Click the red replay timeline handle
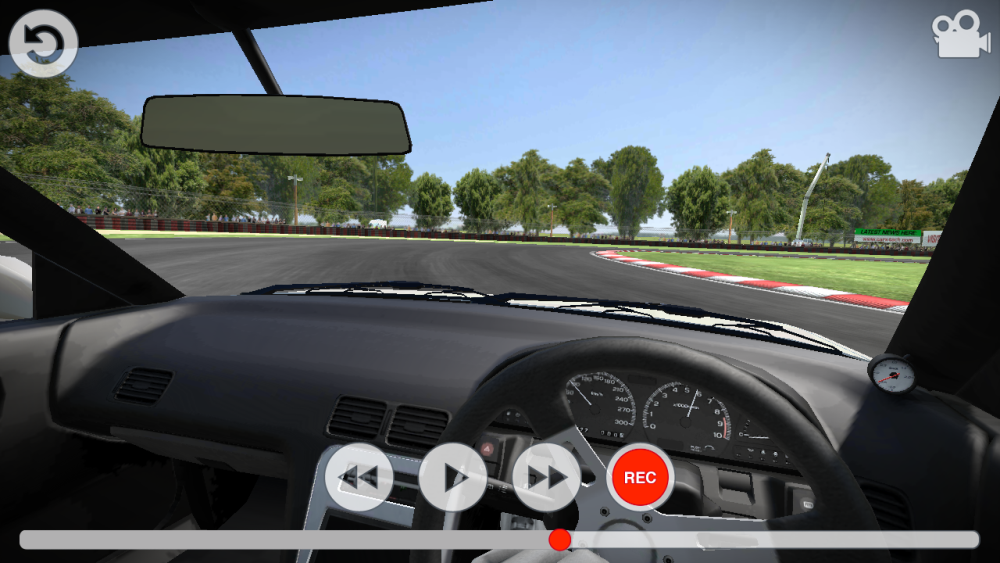The width and height of the screenshot is (1000, 563). point(560,540)
